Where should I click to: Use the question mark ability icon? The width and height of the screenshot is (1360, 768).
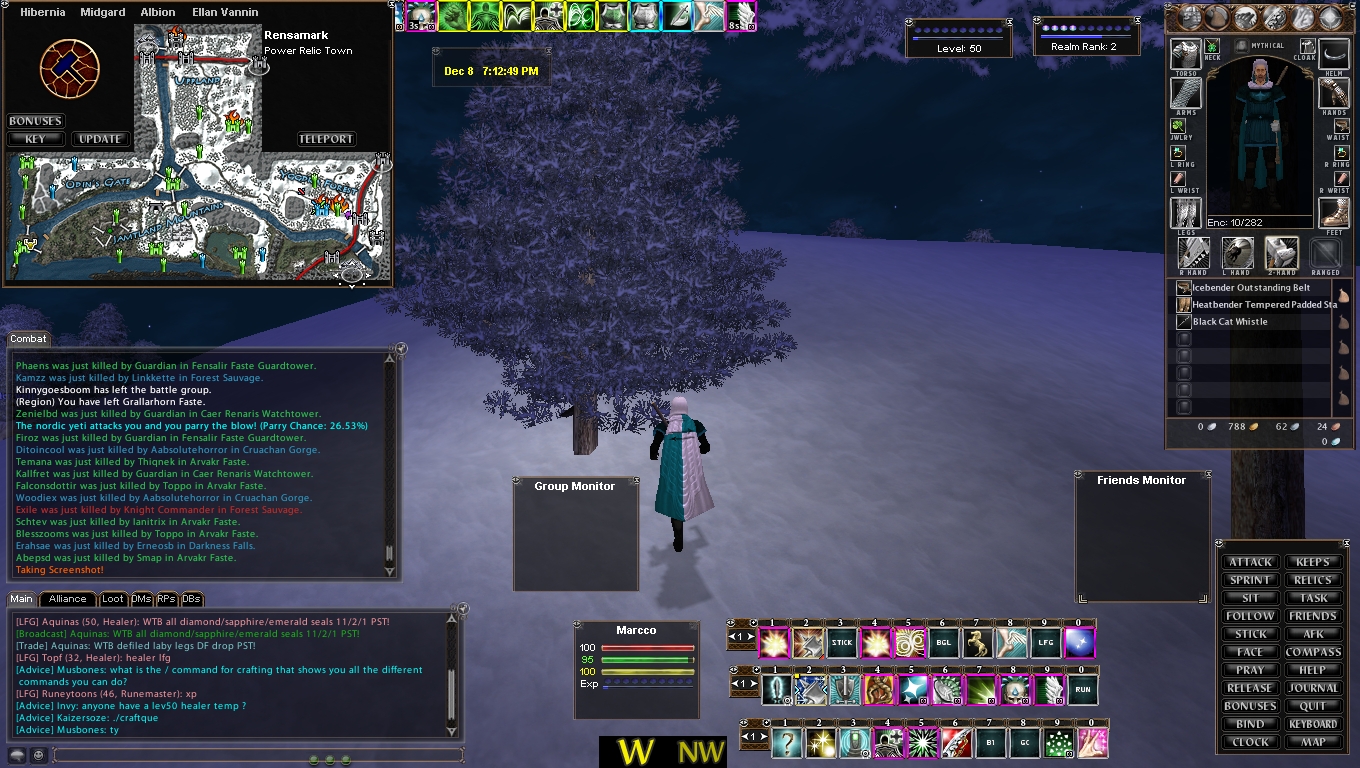(x=786, y=742)
